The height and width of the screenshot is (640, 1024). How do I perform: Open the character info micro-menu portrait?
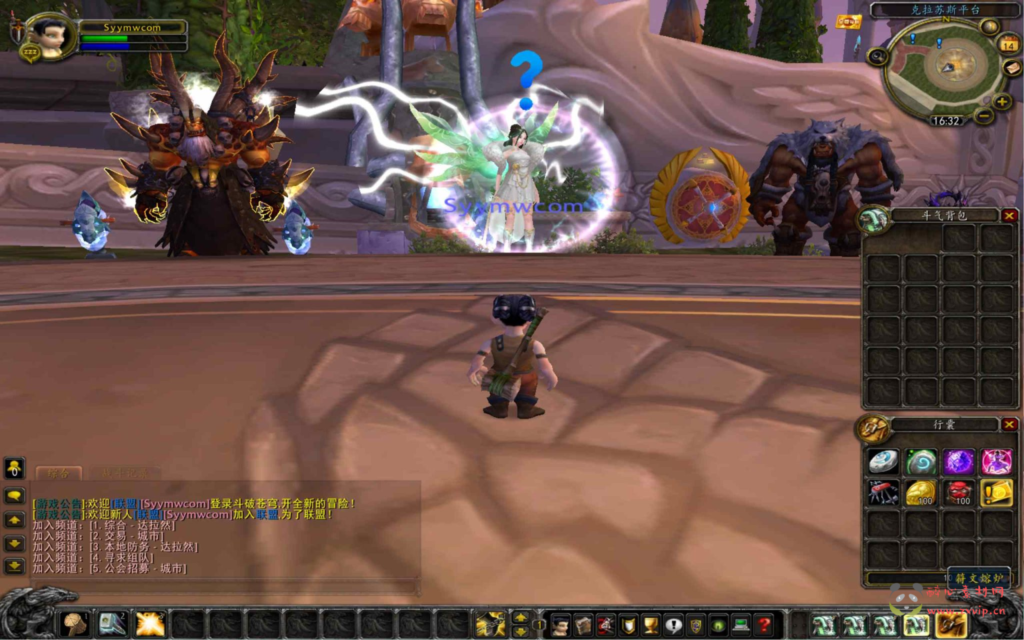[560, 625]
